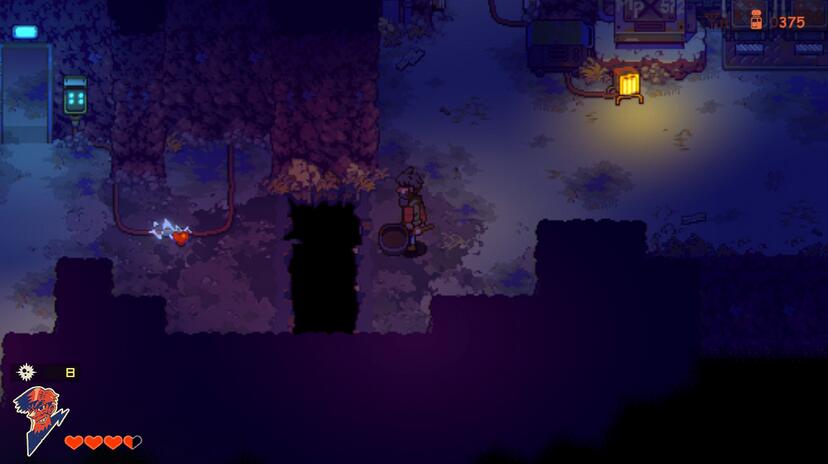Click John's character portrait
This screenshot has width=828, height=464.
(38, 419)
